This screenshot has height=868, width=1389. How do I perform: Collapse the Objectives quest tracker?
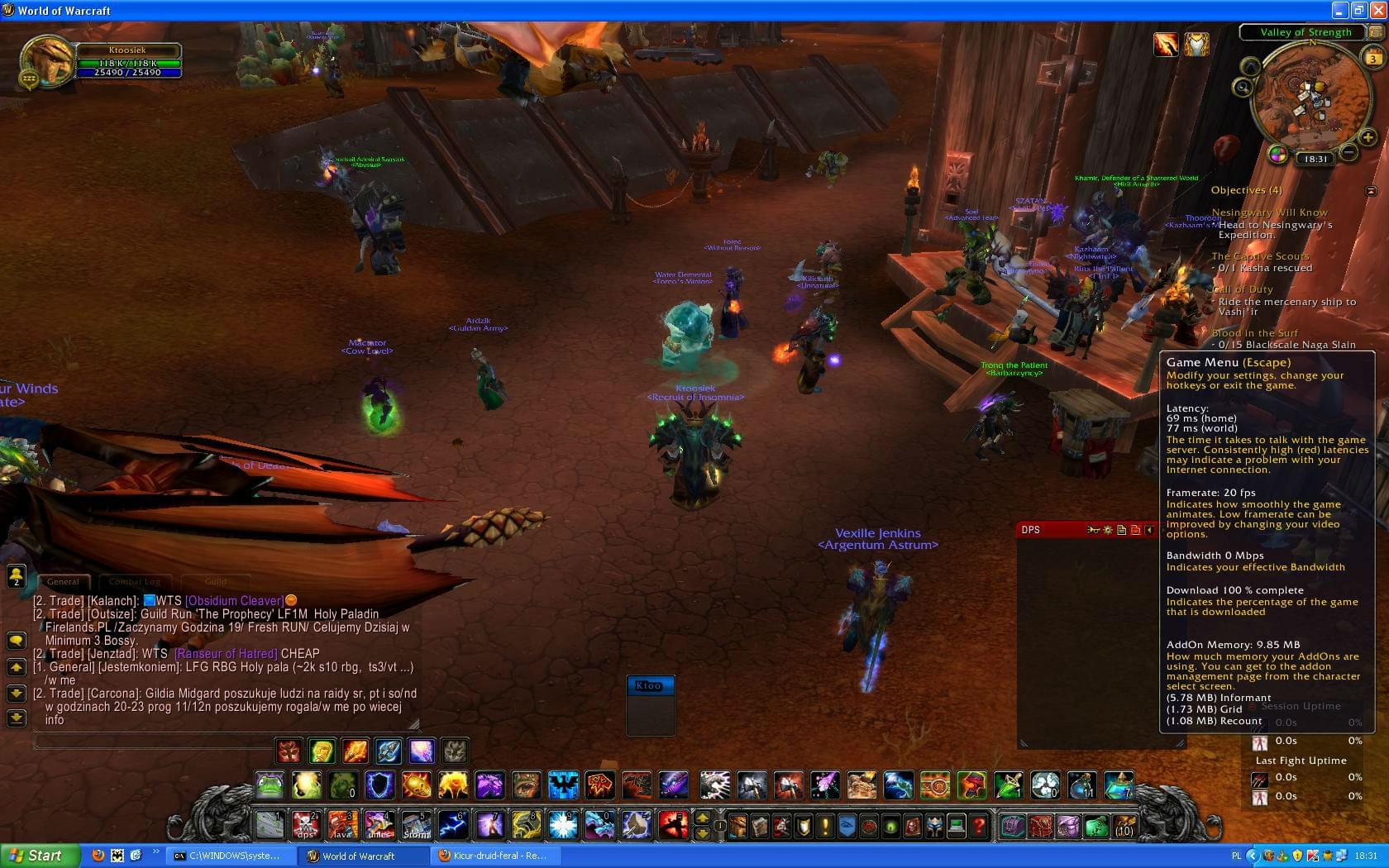(1371, 191)
